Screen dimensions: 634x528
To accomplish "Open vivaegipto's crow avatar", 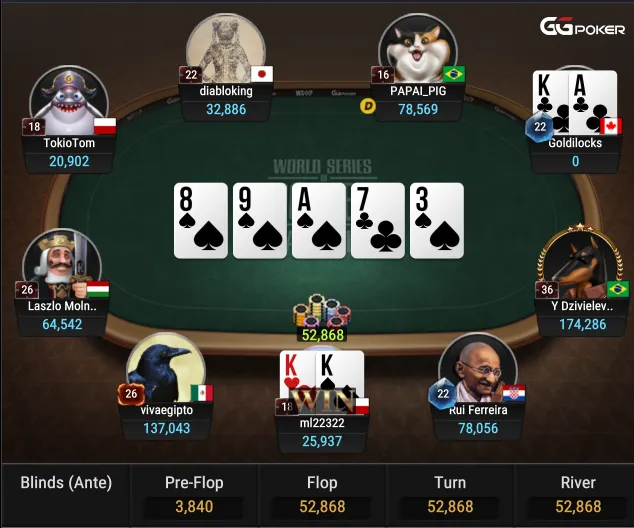I will (165, 368).
